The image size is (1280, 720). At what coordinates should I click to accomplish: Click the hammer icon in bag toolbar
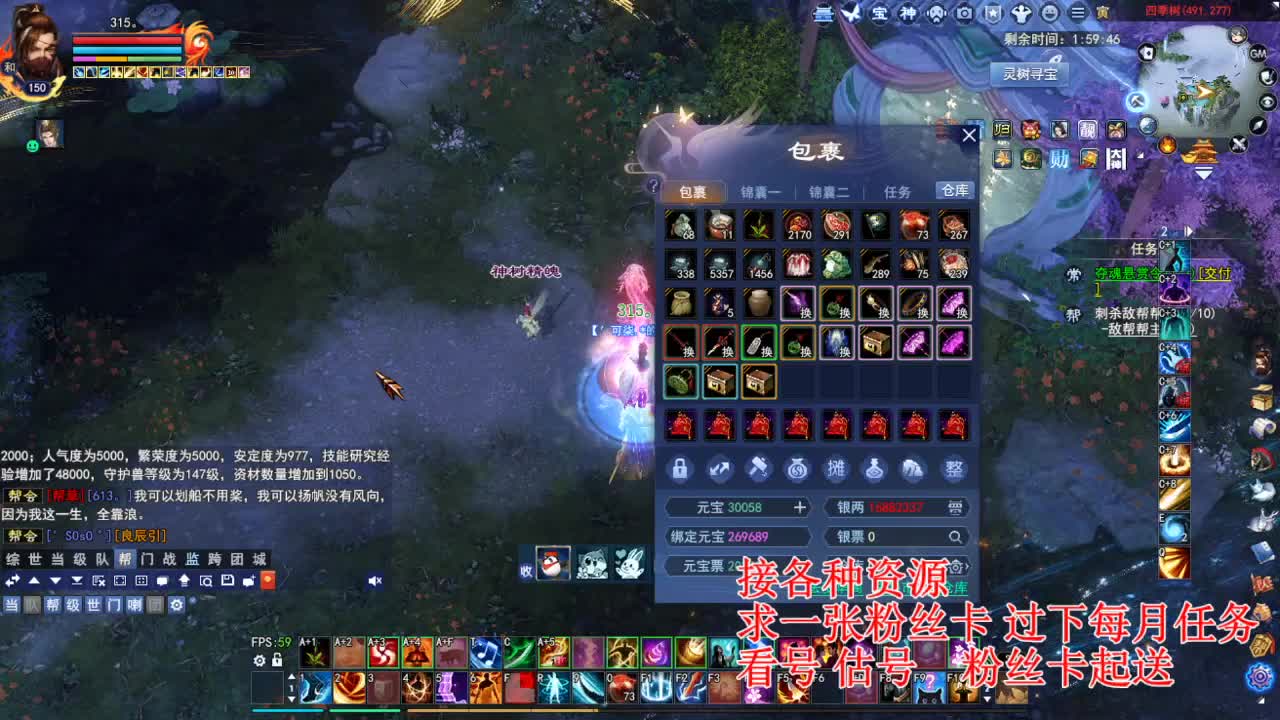758,467
